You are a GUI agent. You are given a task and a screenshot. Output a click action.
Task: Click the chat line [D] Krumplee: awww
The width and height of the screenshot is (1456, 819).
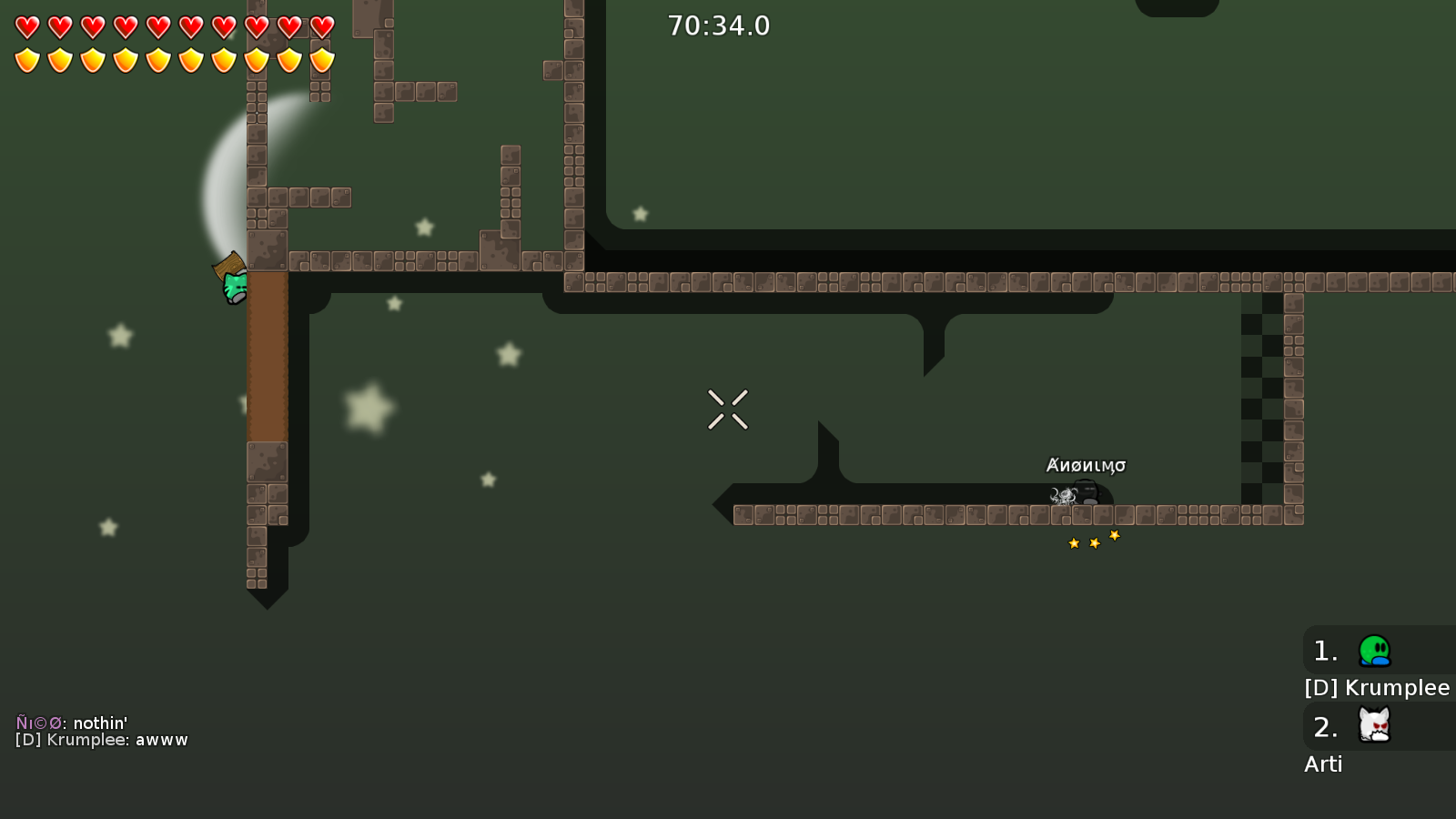[x=103, y=740]
